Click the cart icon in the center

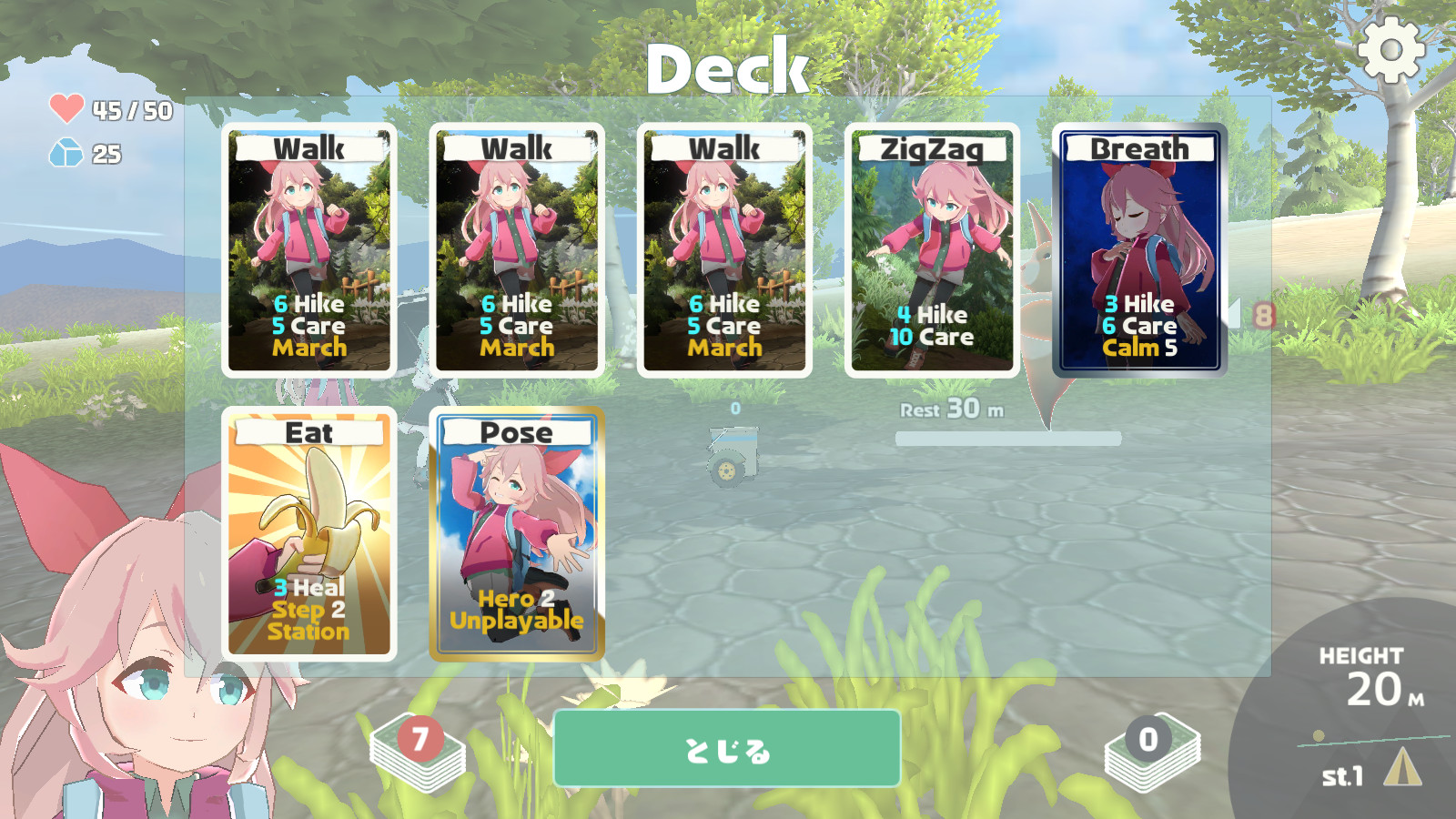click(x=733, y=450)
